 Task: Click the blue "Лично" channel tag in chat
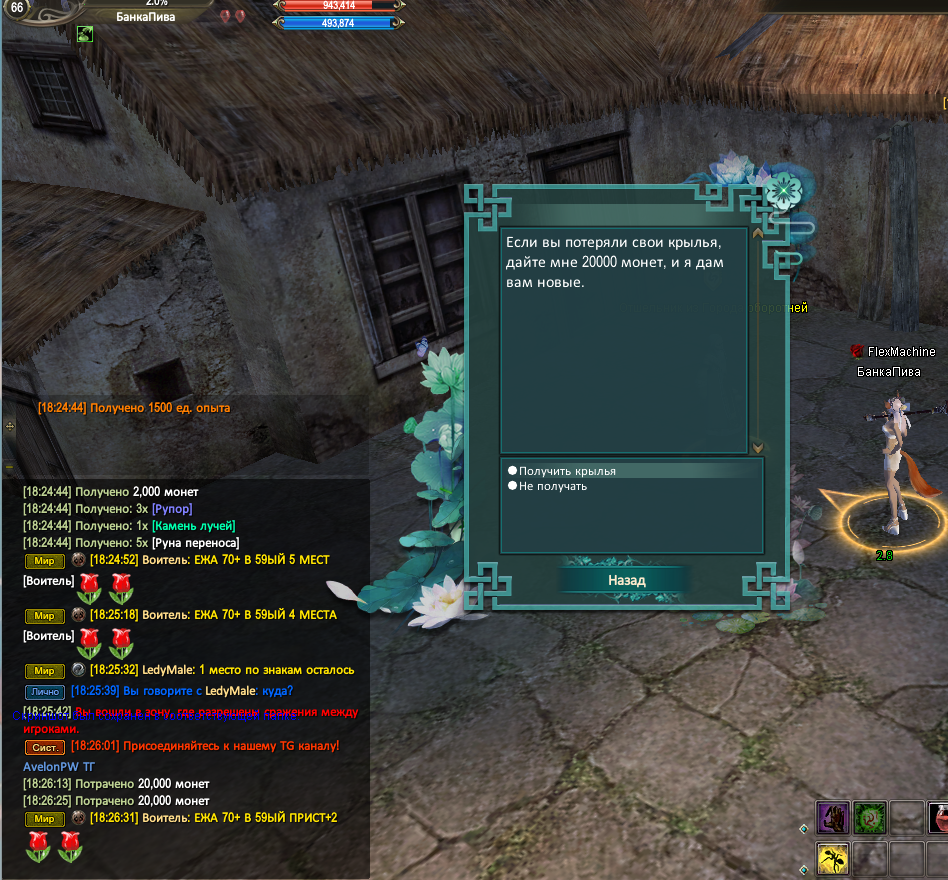45,692
